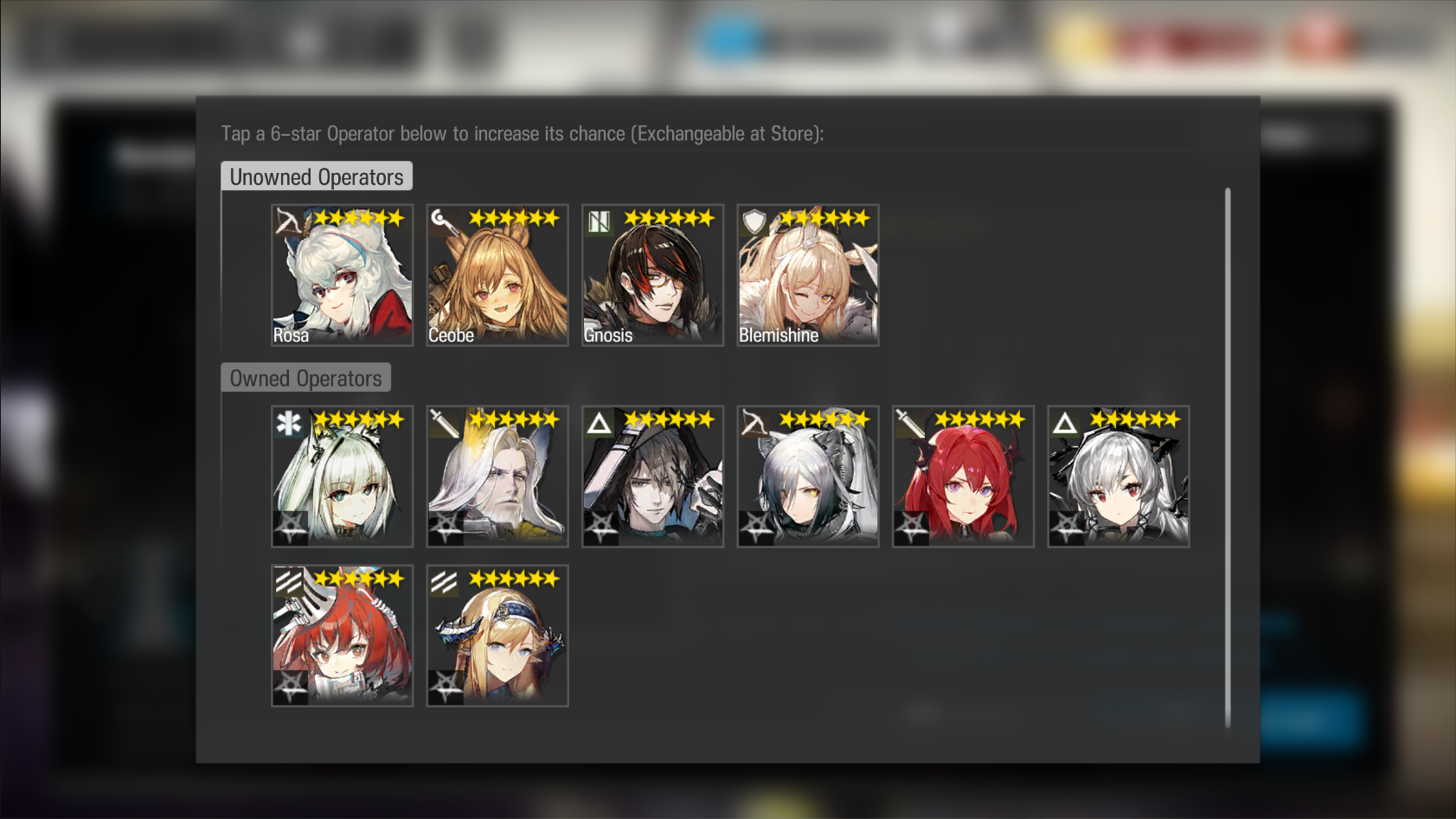
Task: Tap Blemishine to increase her chance
Action: tap(808, 275)
